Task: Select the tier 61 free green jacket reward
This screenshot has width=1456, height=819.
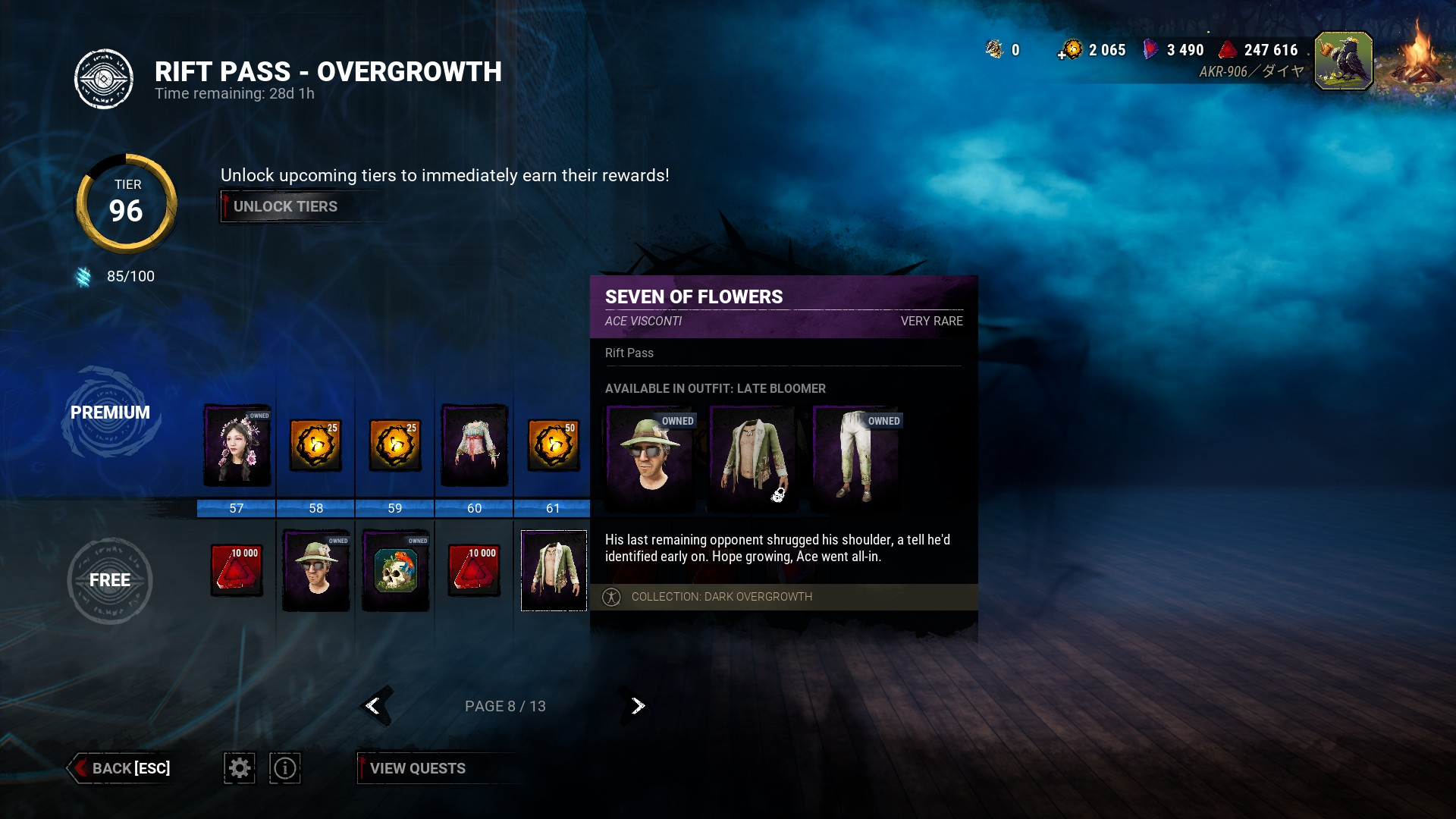Action: click(554, 570)
